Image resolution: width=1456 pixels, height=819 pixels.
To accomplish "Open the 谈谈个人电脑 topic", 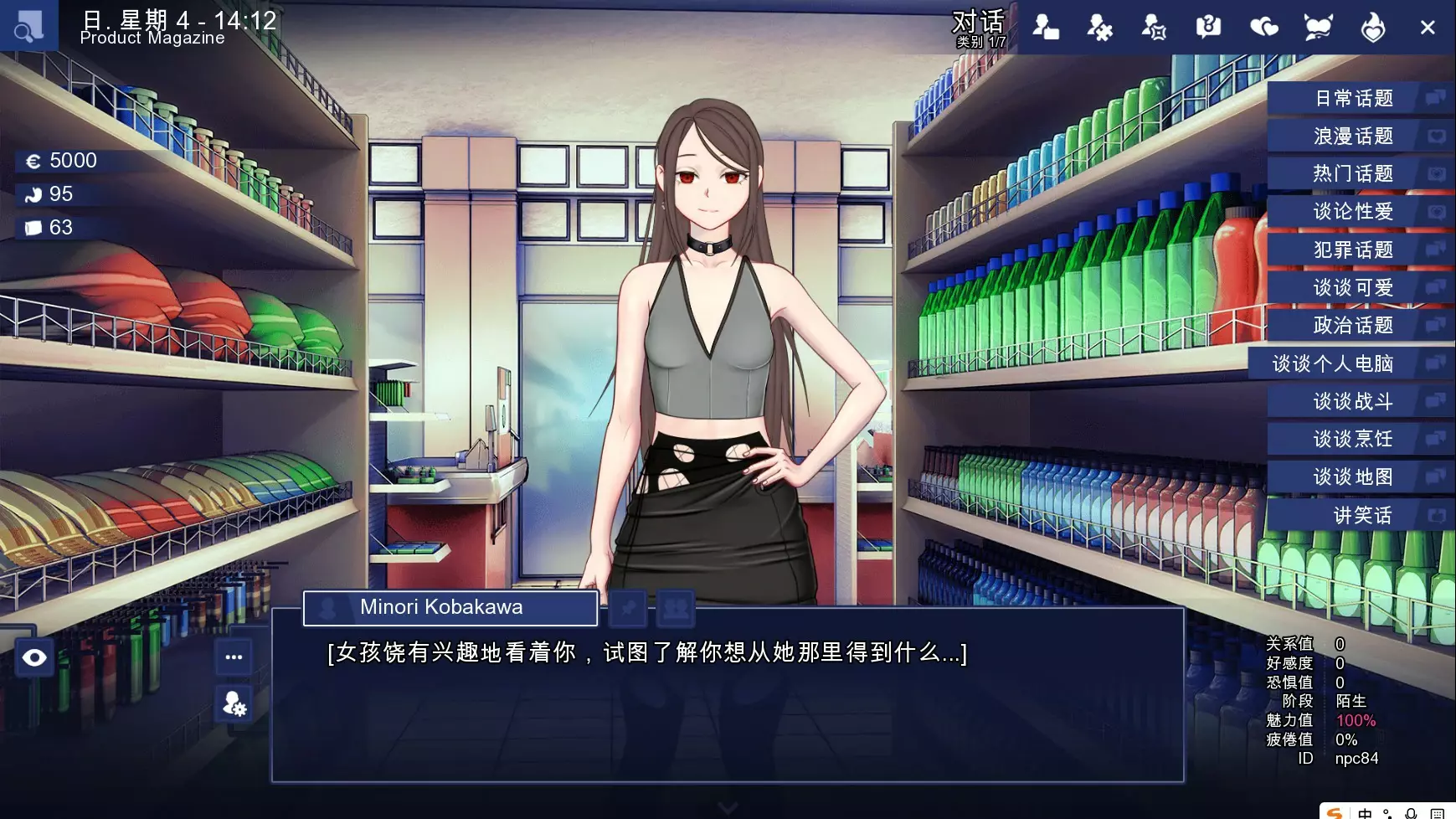I will (x=1333, y=364).
